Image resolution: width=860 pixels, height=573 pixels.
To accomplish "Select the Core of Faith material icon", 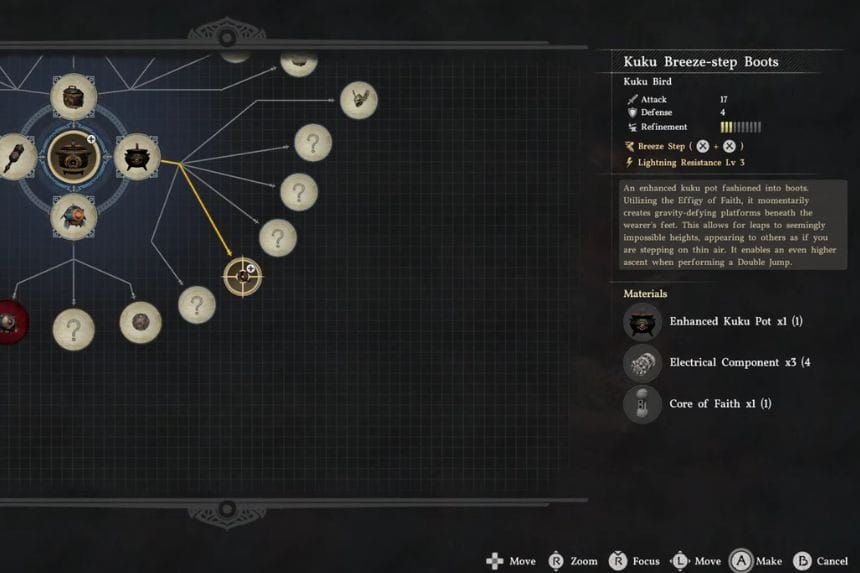I will coord(642,404).
